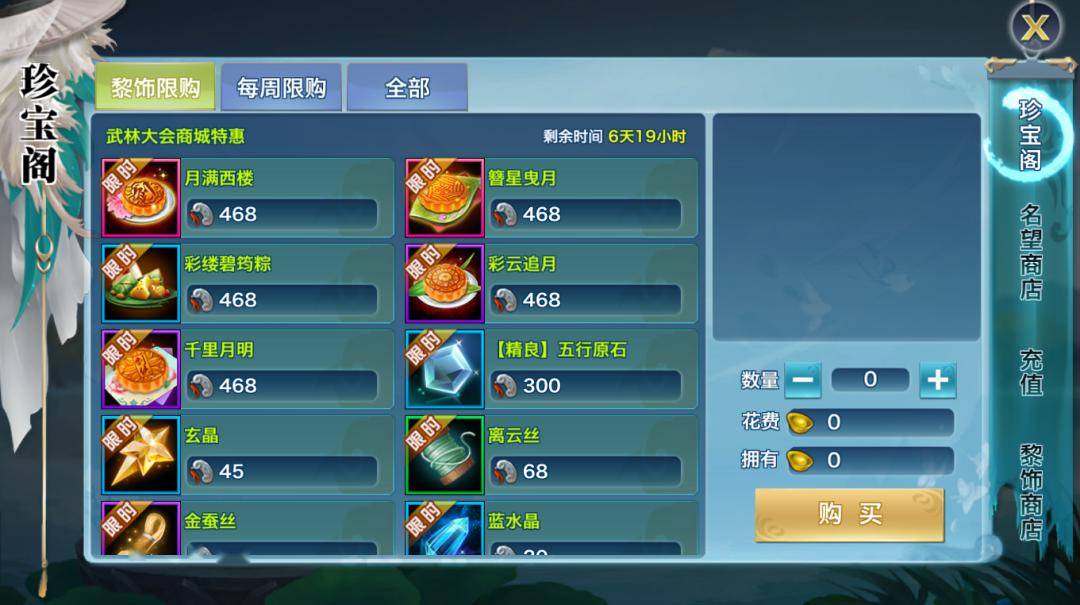Screen dimensions: 1080x605
Task: Pick the 离云丝 thread item
Action: pyautogui.click(x=551, y=456)
